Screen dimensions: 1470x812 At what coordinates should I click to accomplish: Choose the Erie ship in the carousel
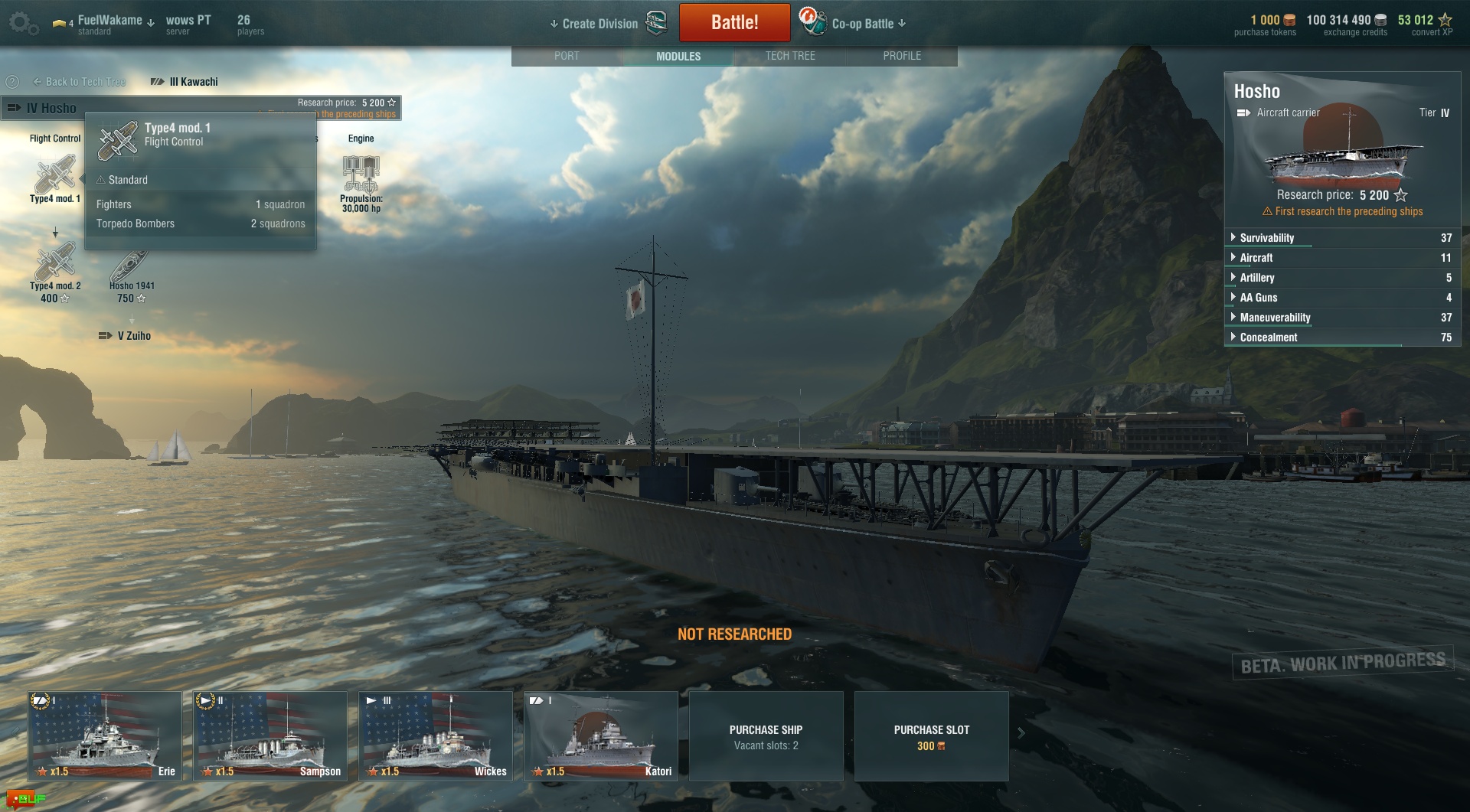(x=105, y=735)
